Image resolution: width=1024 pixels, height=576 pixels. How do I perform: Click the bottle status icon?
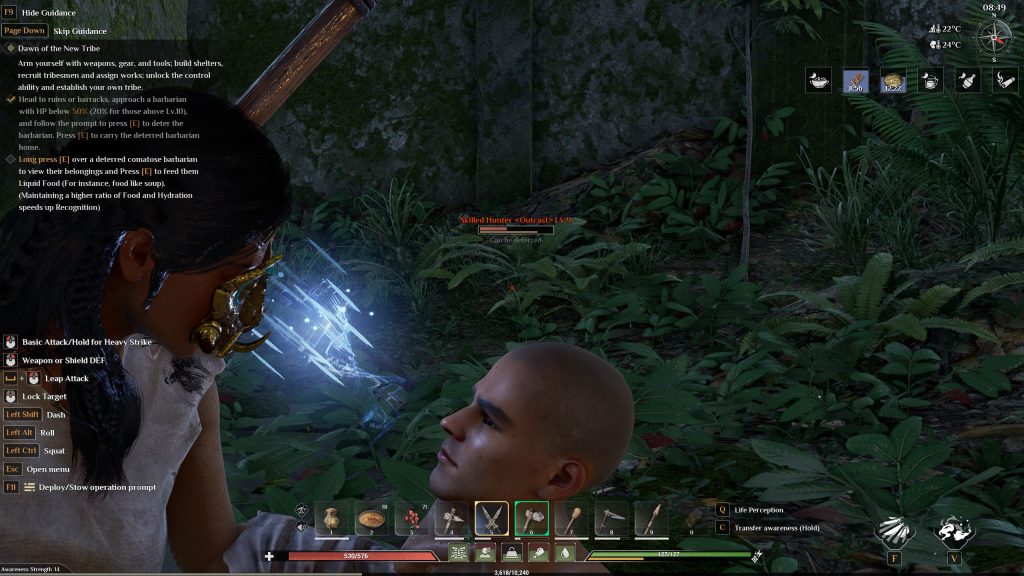[x=967, y=81]
